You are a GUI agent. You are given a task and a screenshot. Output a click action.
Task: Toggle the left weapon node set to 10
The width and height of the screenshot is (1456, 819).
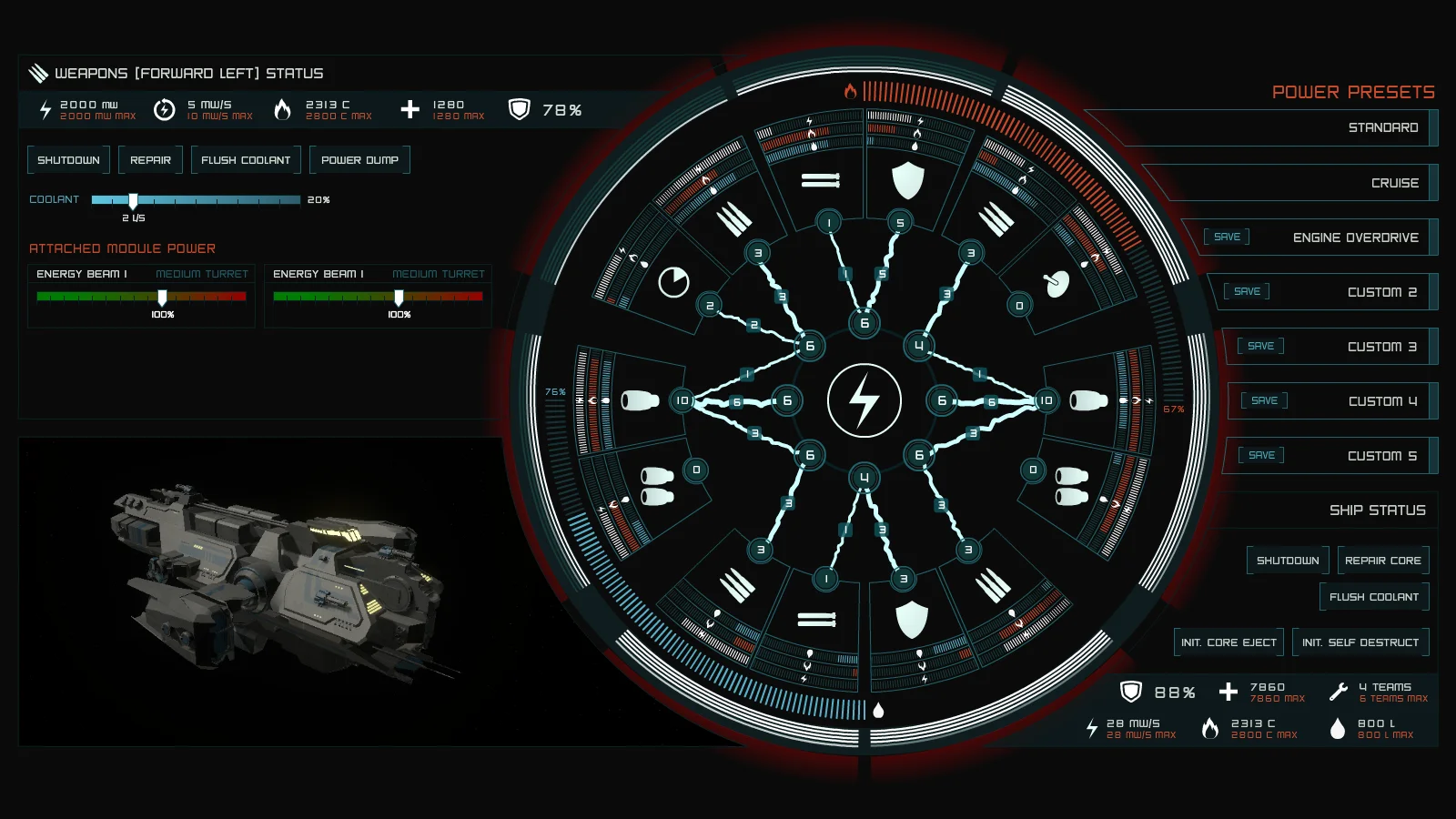pos(682,398)
